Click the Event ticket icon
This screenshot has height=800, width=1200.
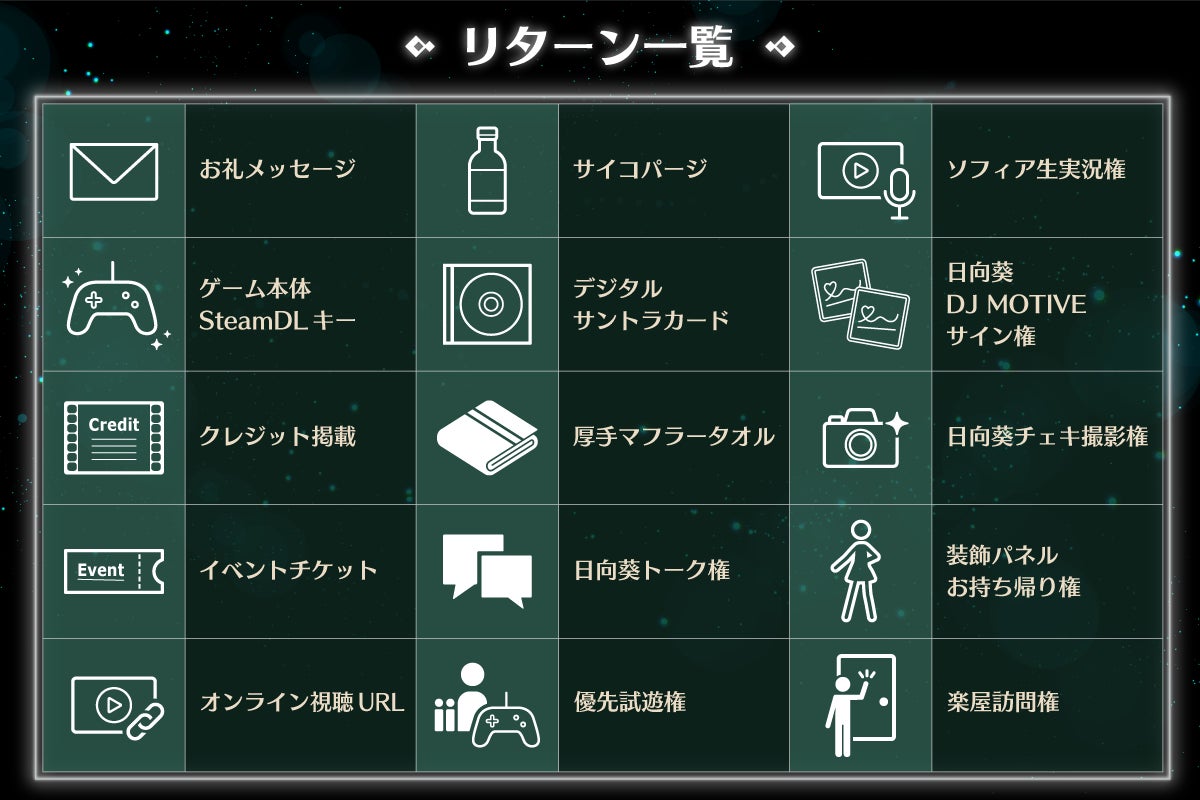pyautogui.click(x=113, y=571)
